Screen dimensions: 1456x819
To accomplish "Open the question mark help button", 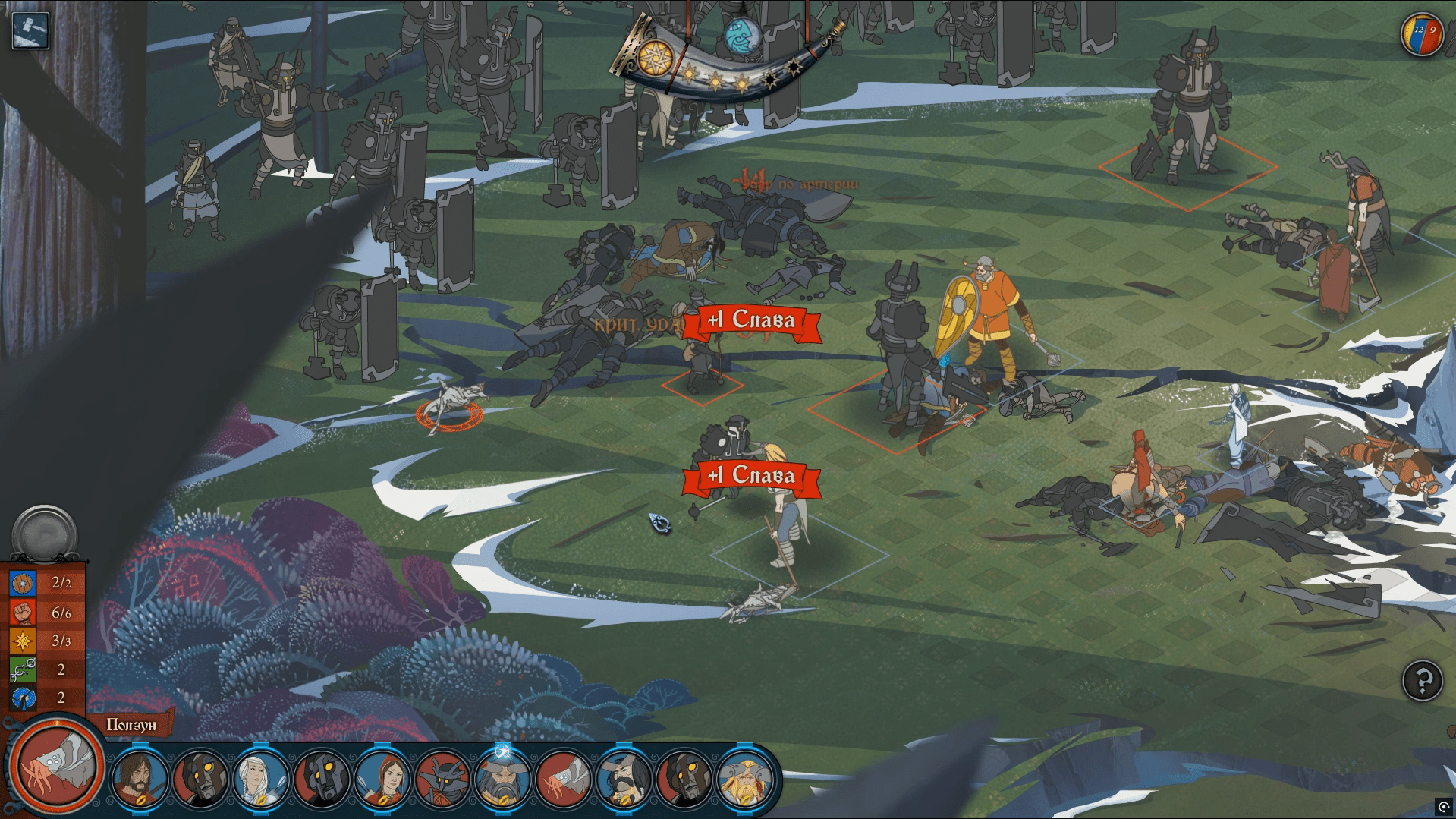I will [1422, 681].
